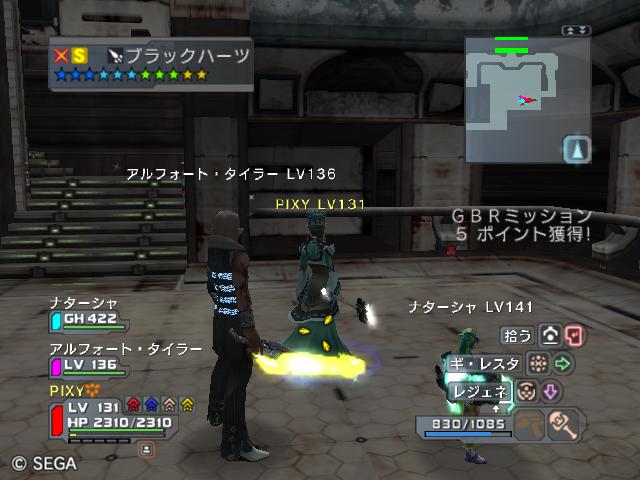Screen dimensions: 640x480
Task: Click the dotted-circle icon beside ギ・レスタ
Action: point(536,363)
